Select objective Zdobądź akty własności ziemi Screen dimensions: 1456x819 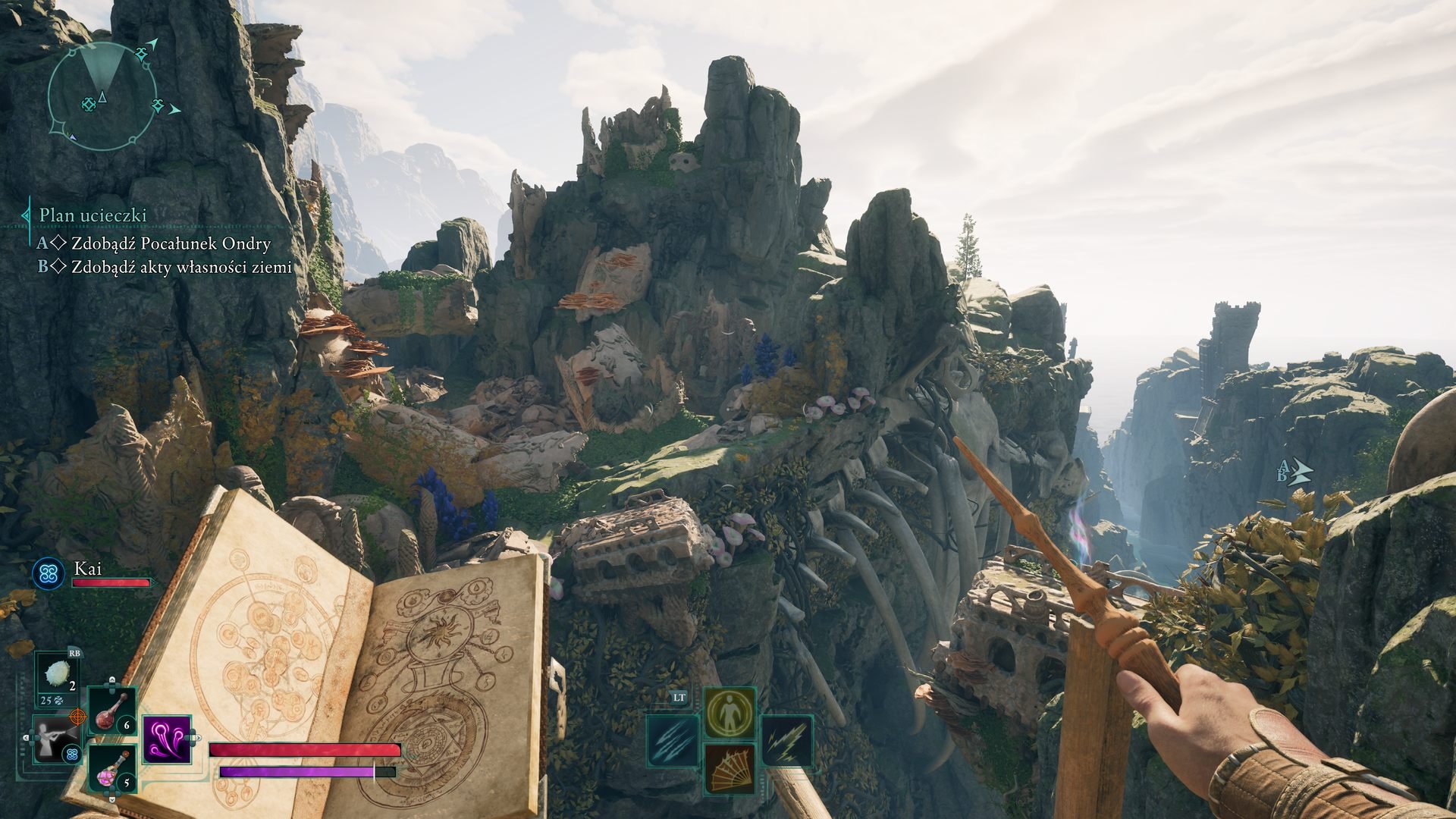pos(181,267)
